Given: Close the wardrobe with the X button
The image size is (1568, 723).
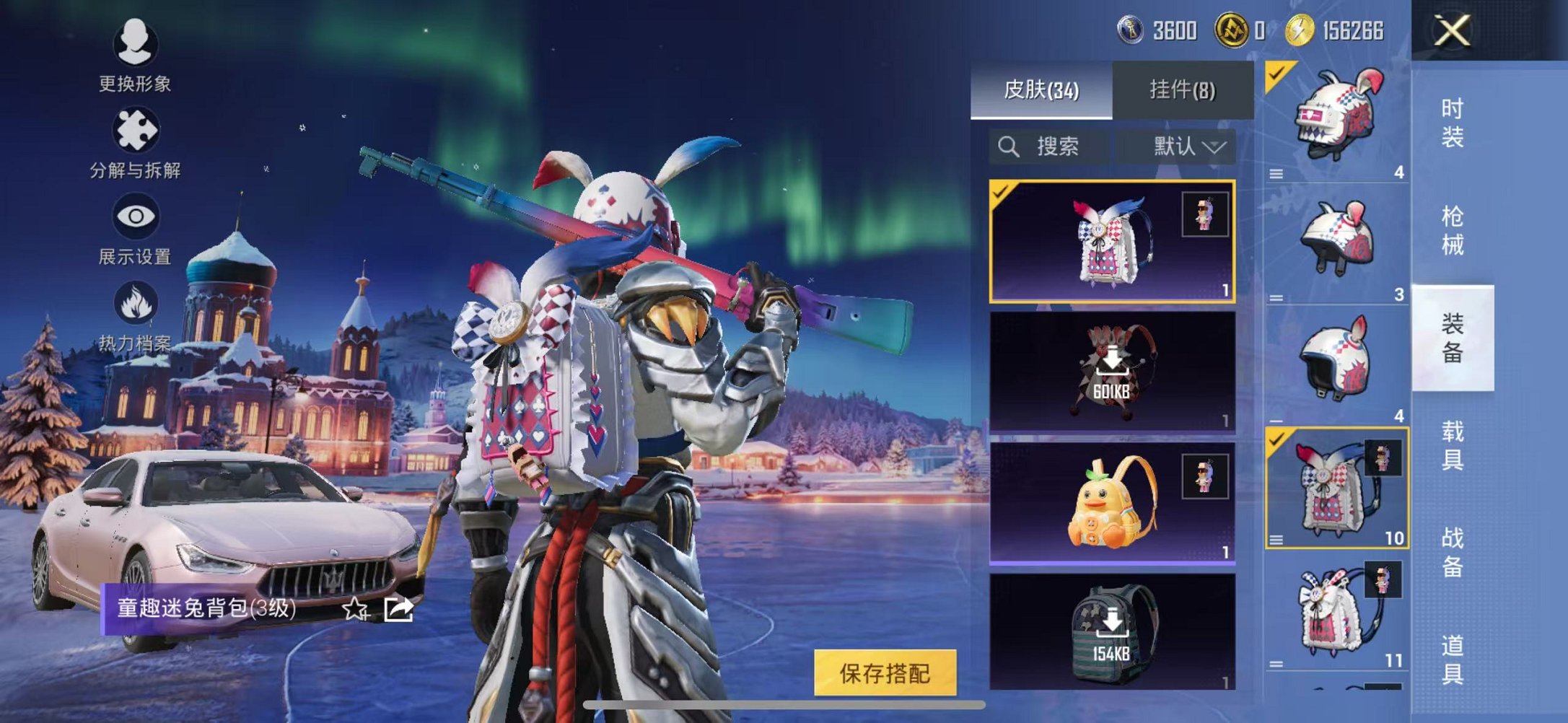Looking at the screenshot, I should [x=1452, y=31].
